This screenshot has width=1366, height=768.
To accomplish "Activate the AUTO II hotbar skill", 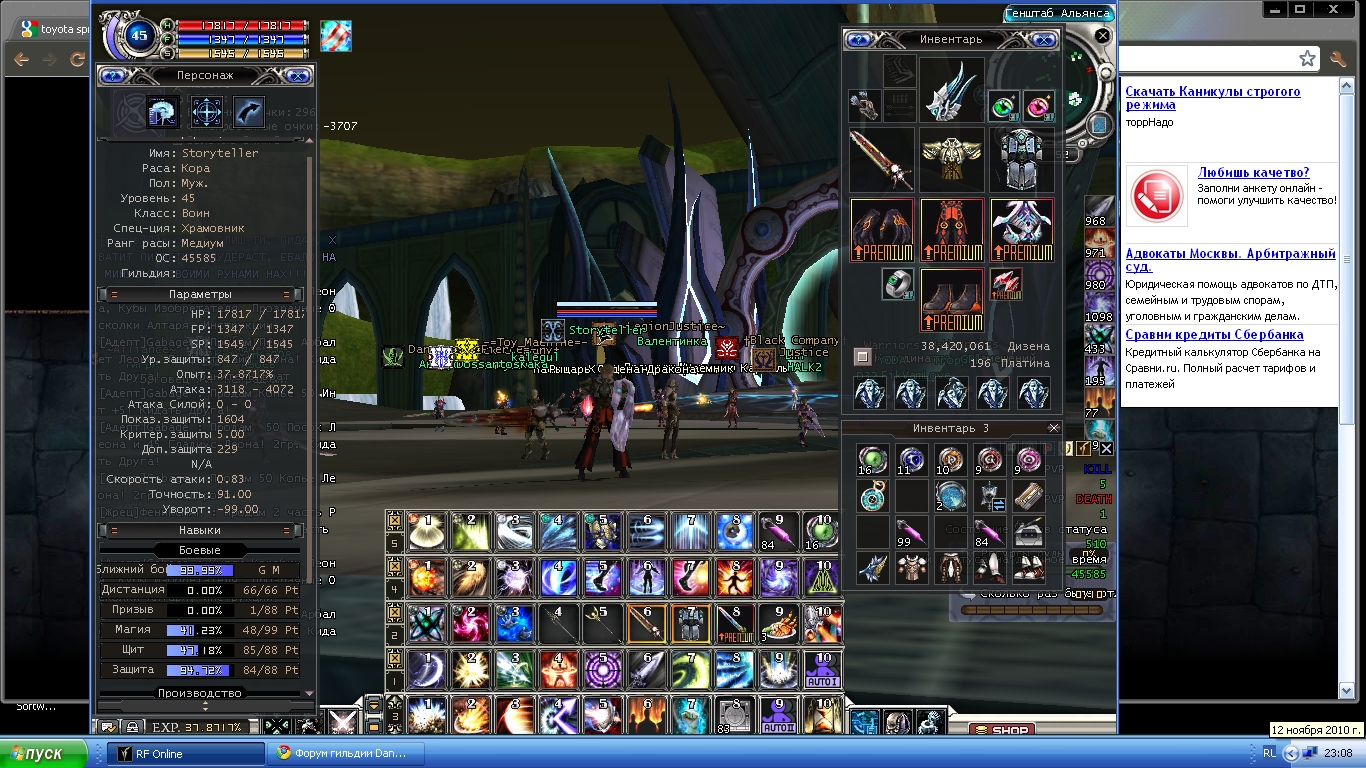I will coord(777,716).
